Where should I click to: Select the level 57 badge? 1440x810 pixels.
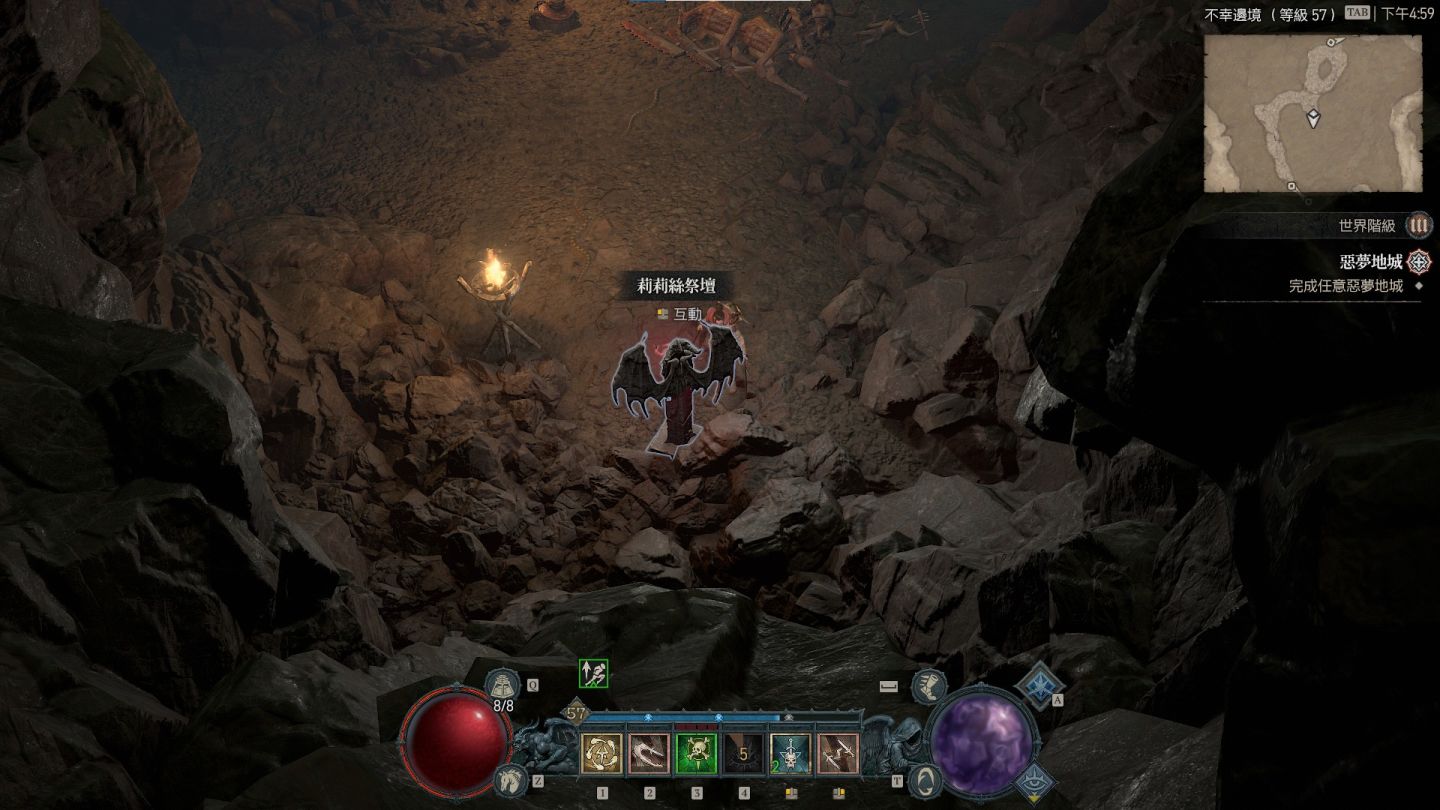click(x=577, y=714)
